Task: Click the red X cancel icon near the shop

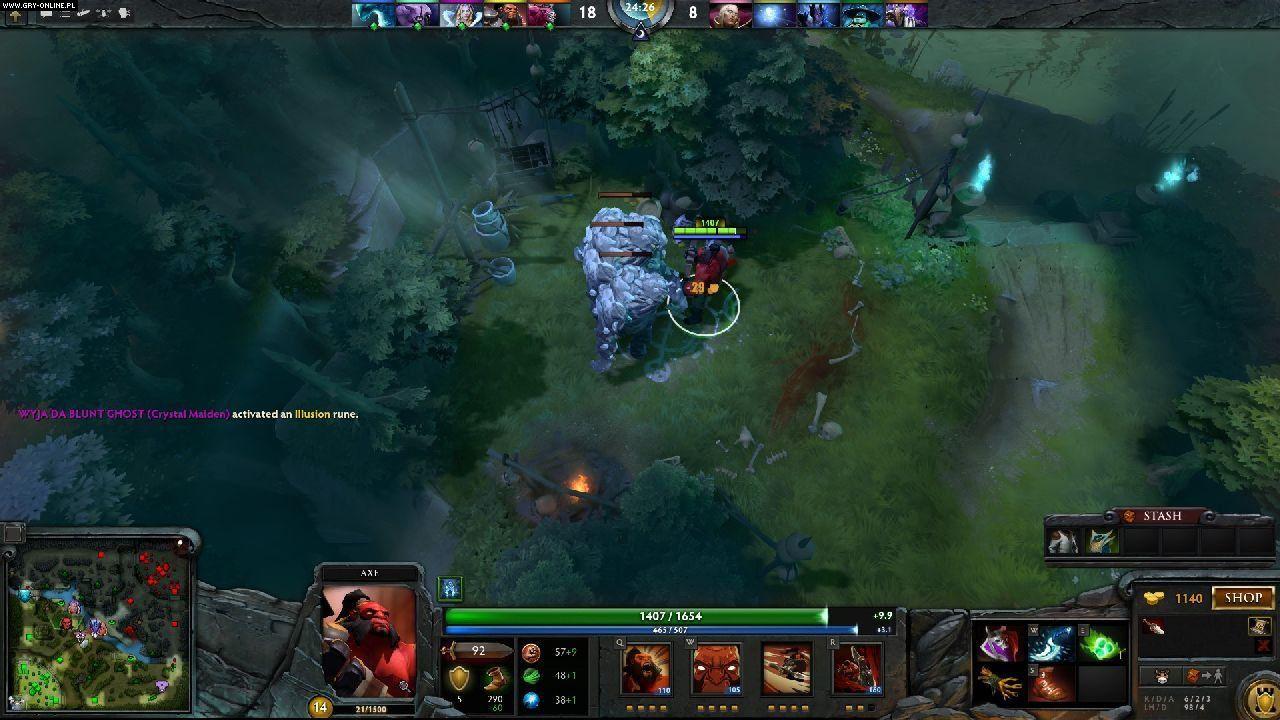Action: pos(1262,645)
